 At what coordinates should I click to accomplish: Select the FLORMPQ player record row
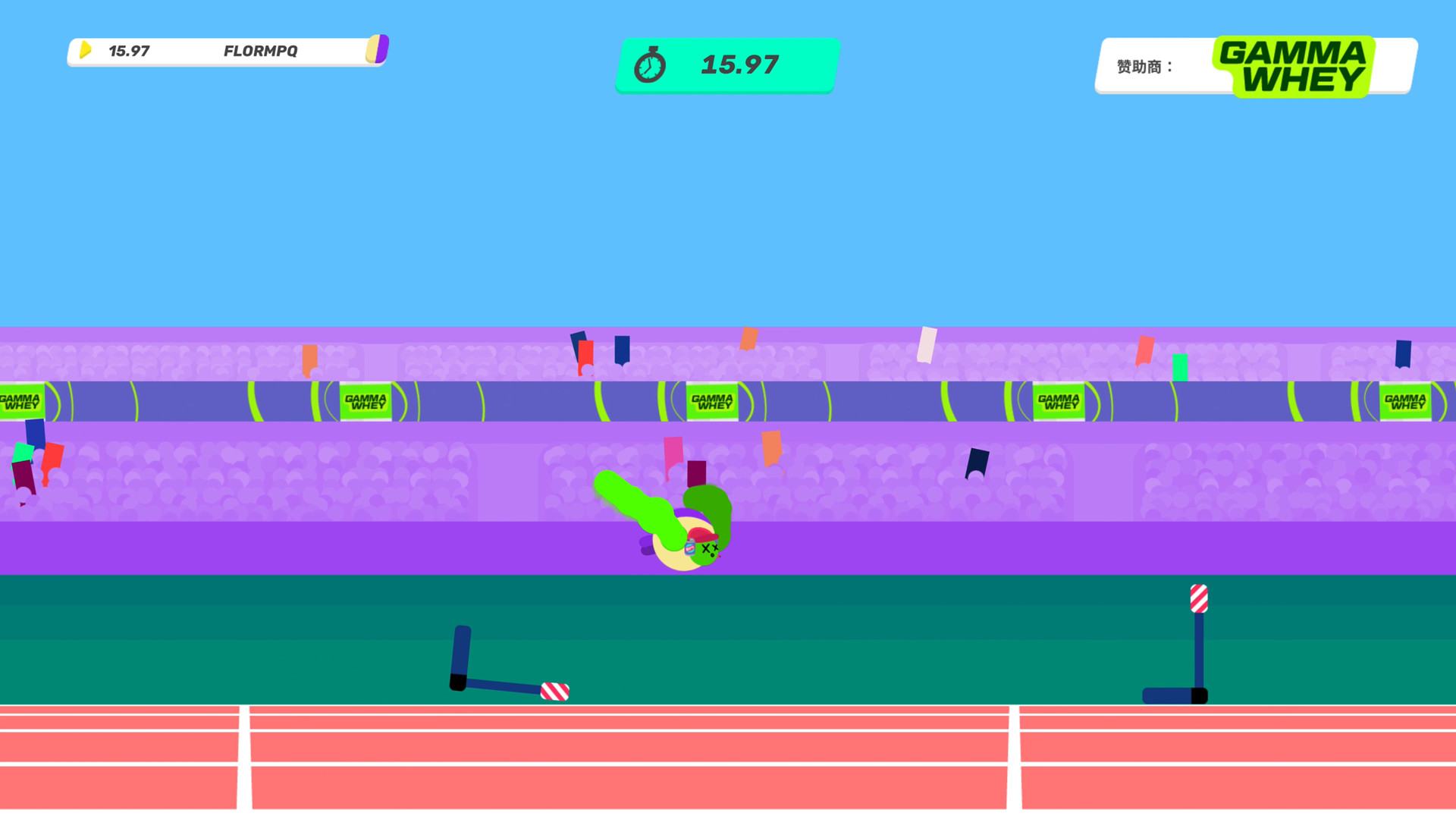click(227, 51)
